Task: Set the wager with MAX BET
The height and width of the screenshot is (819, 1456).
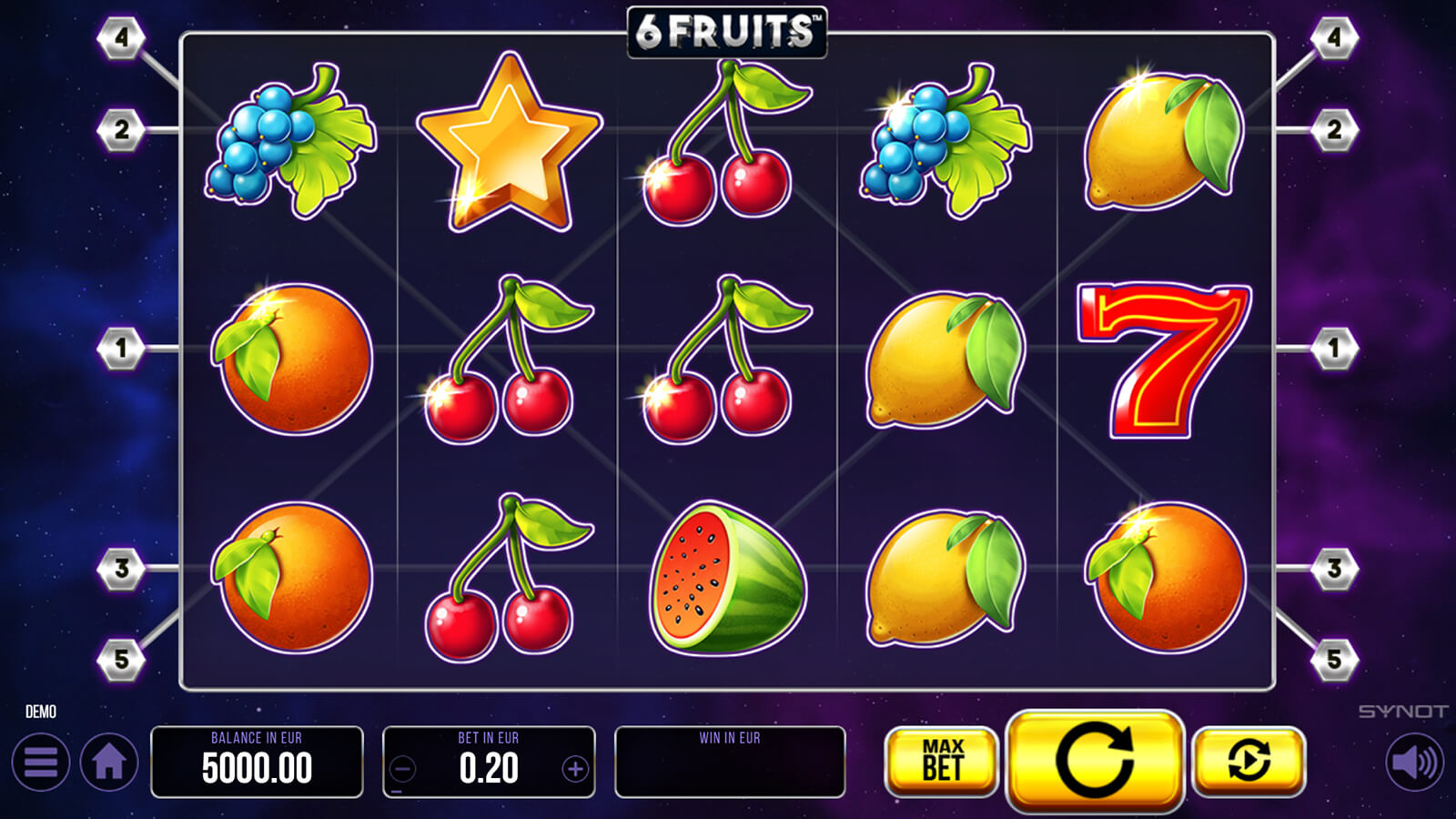Action: 942,761
